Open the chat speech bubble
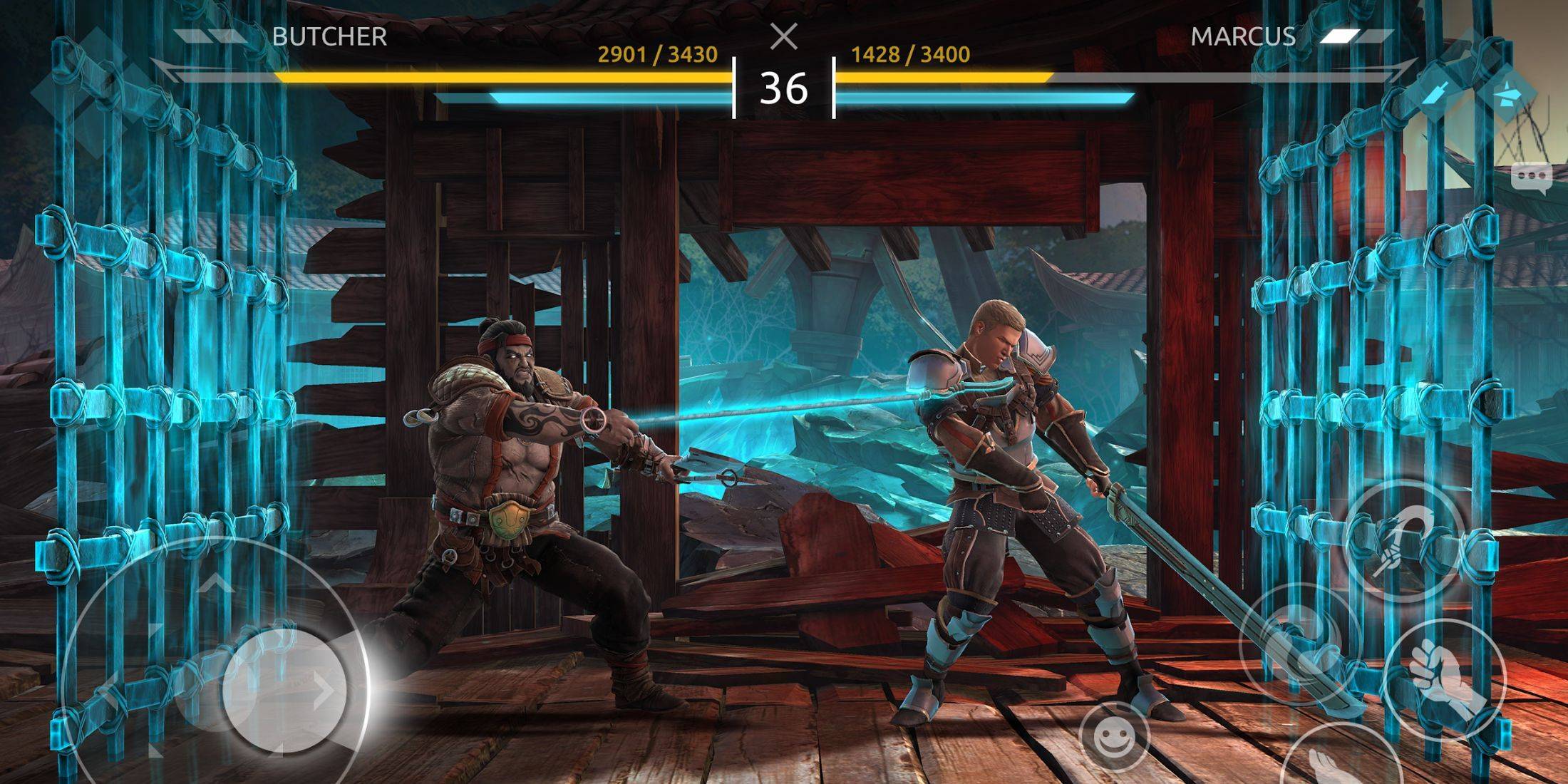The height and width of the screenshot is (784, 1568). coord(1530,176)
